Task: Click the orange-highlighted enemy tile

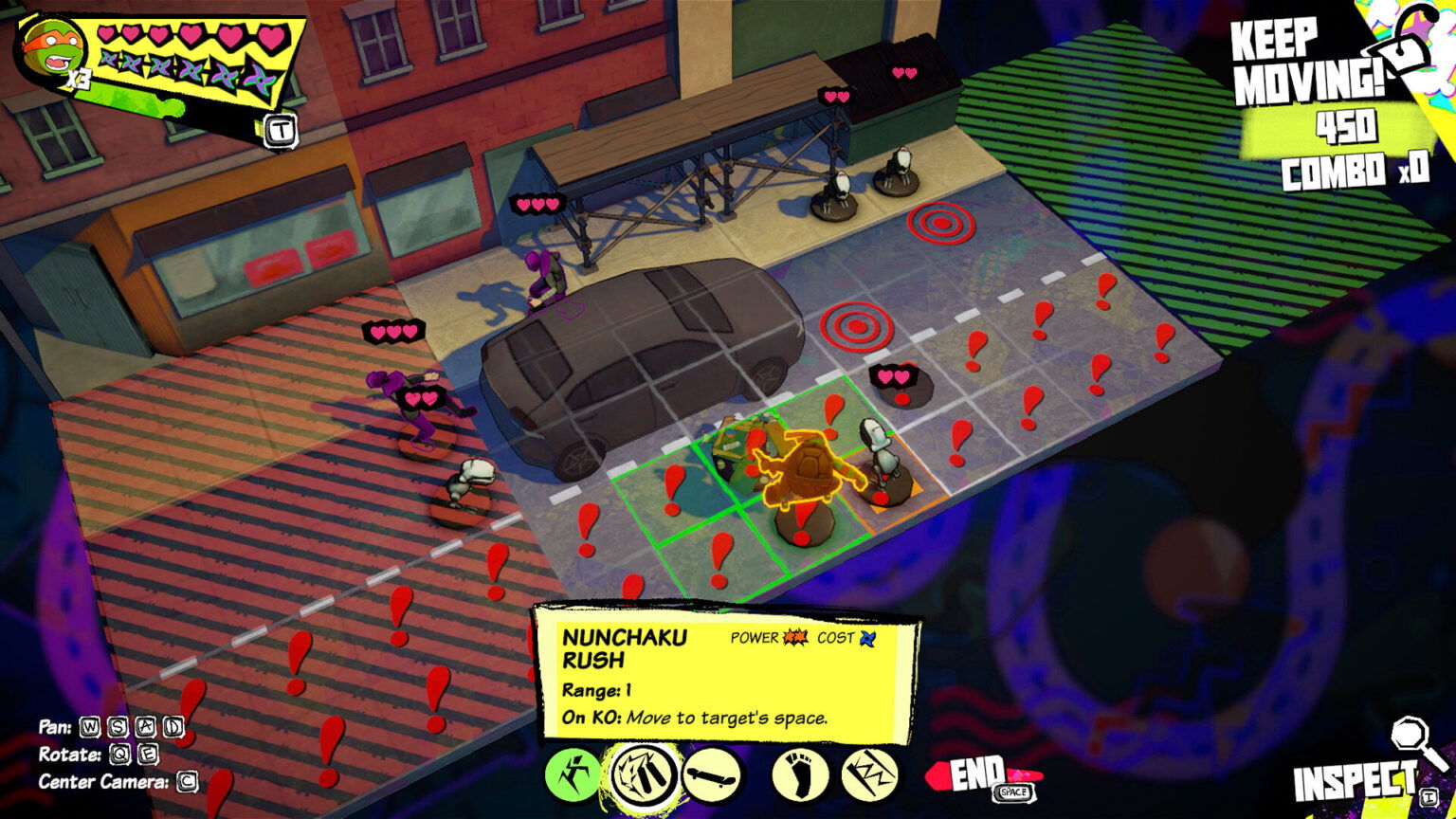Action: pos(887,479)
